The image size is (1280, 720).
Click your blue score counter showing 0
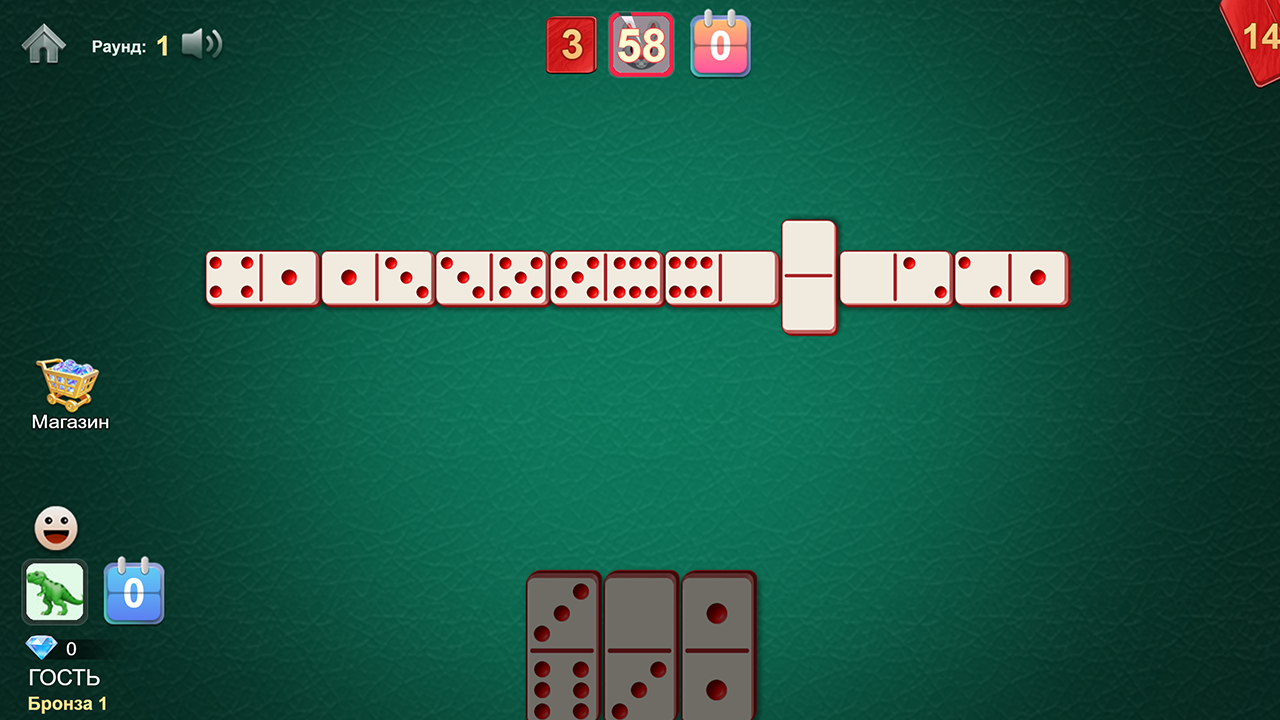(134, 592)
